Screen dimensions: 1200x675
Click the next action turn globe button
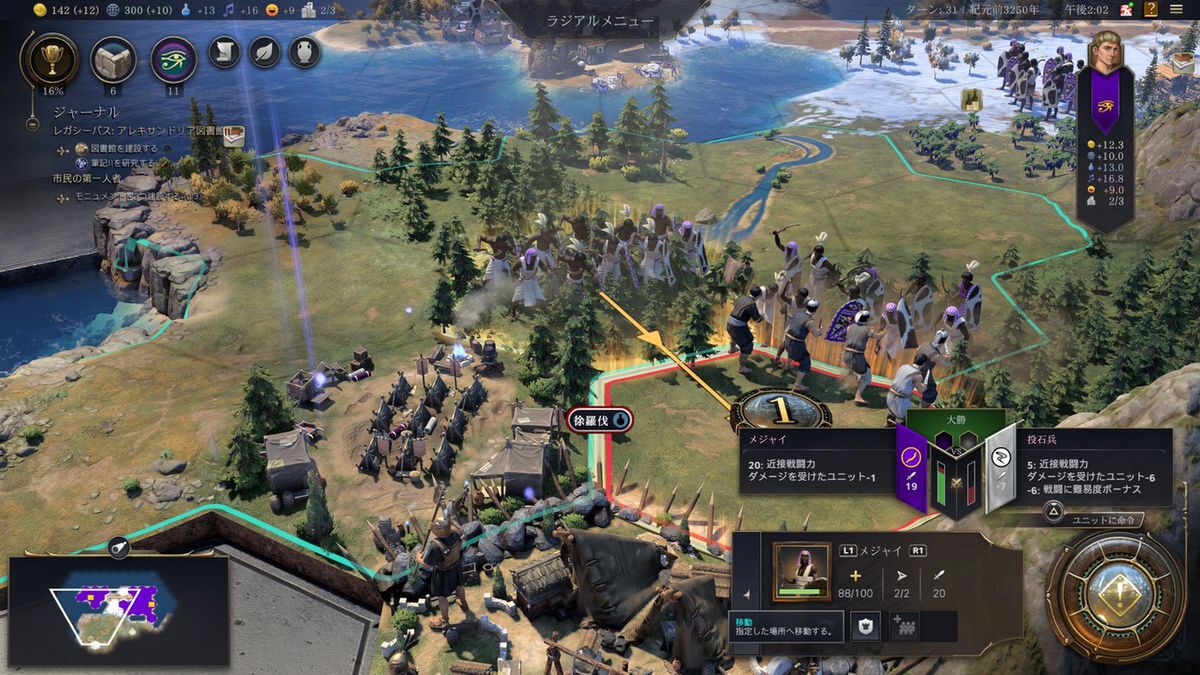(1115, 596)
